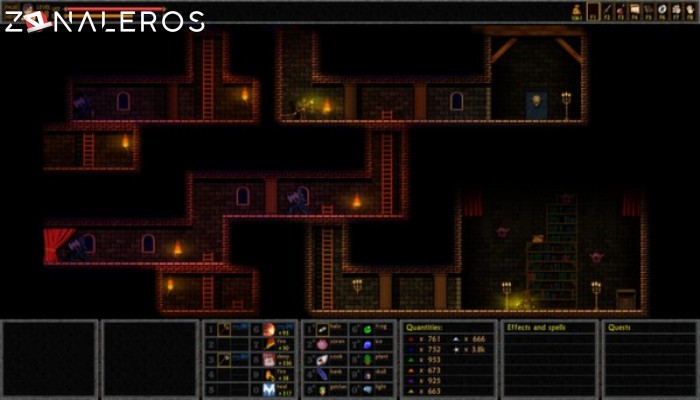
Task: Activate the fireball spell in slot 6
Action: pyautogui.click(x=270, y=328)
